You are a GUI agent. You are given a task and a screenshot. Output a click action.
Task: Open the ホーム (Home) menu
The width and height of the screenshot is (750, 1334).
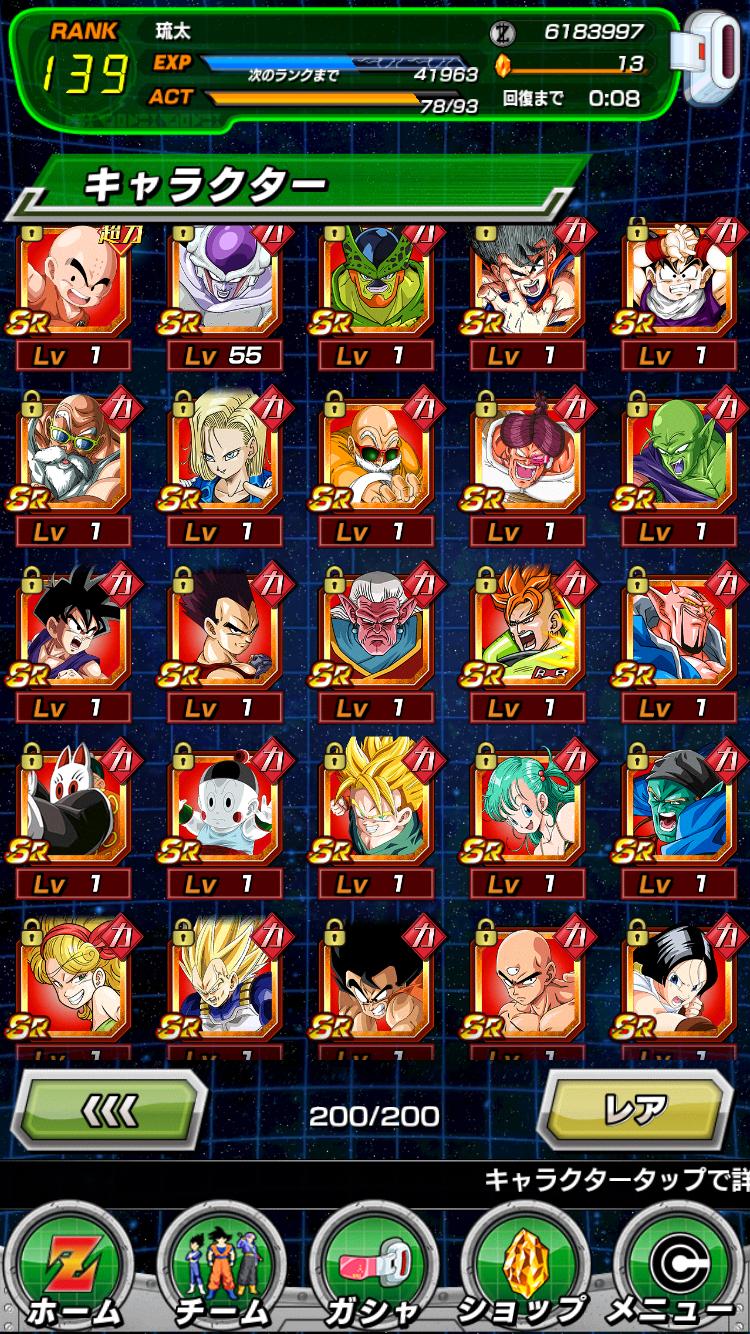tap(74, 1270)
